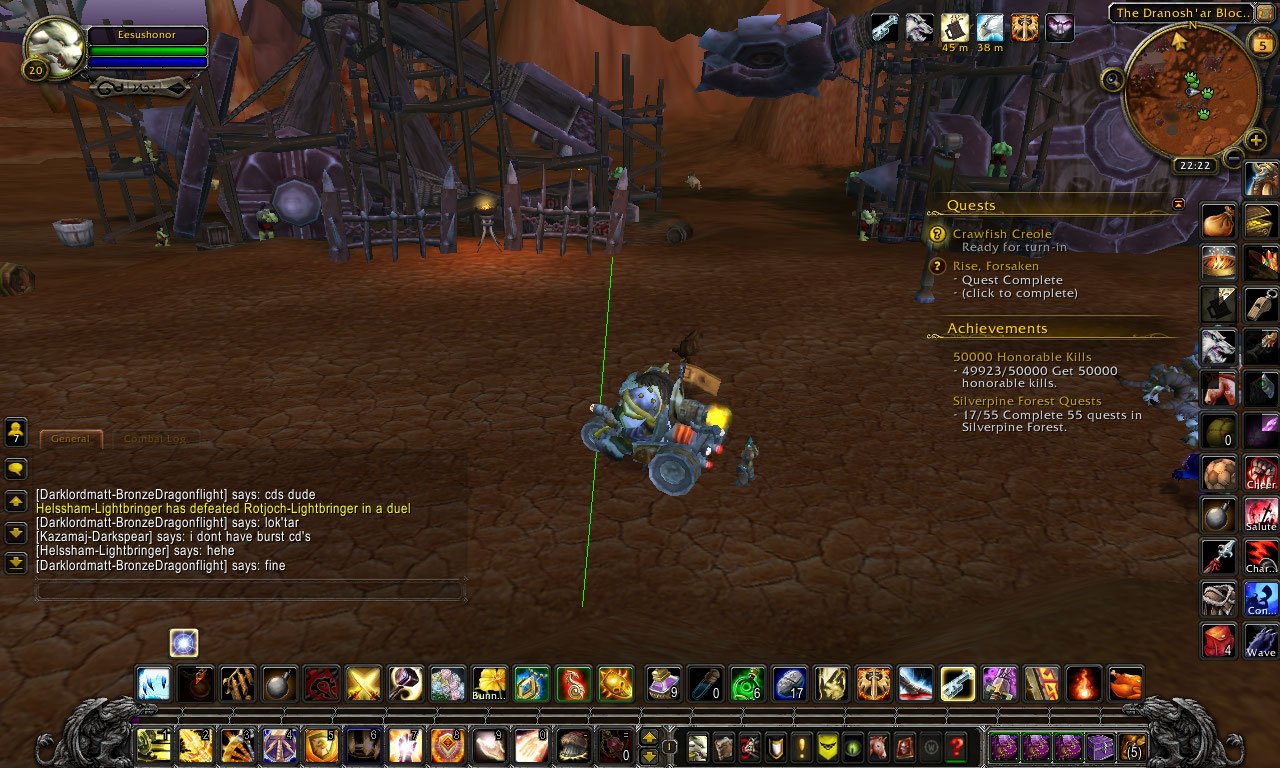Select the Crawfish Creole quest entry

coord(1002,234)
